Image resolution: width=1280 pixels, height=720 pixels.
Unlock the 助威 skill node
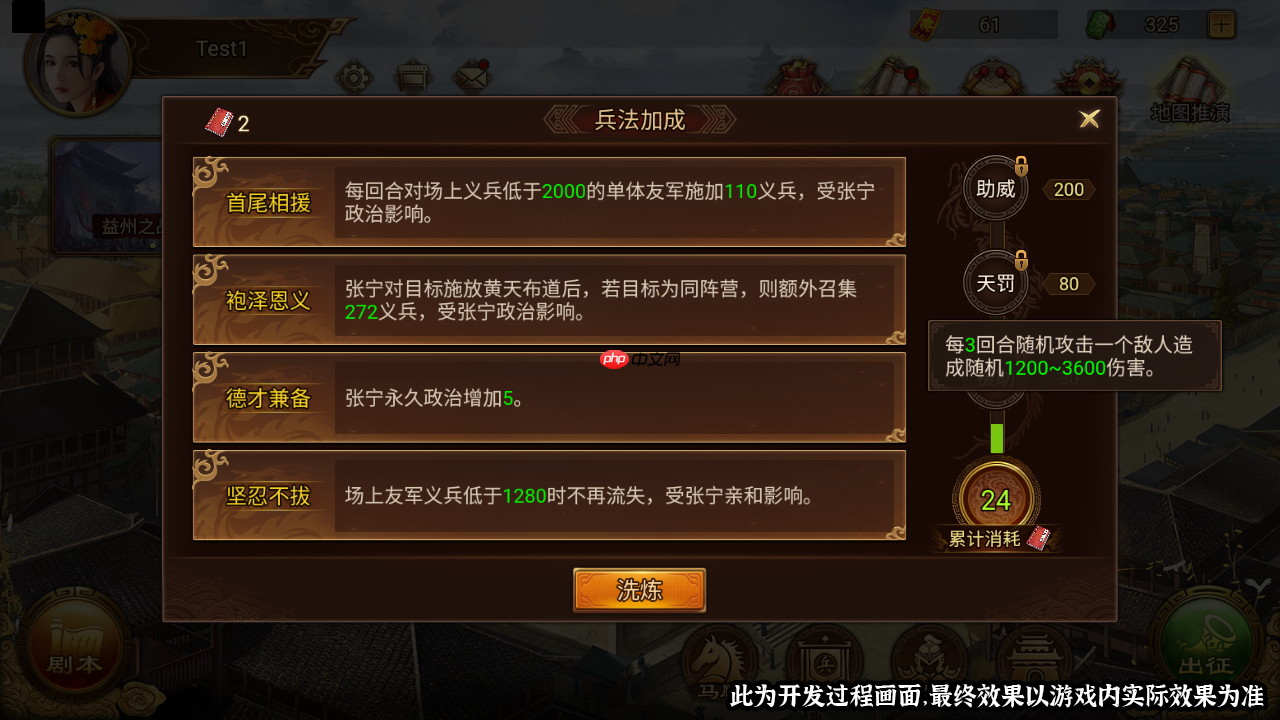tap(995, 188)
